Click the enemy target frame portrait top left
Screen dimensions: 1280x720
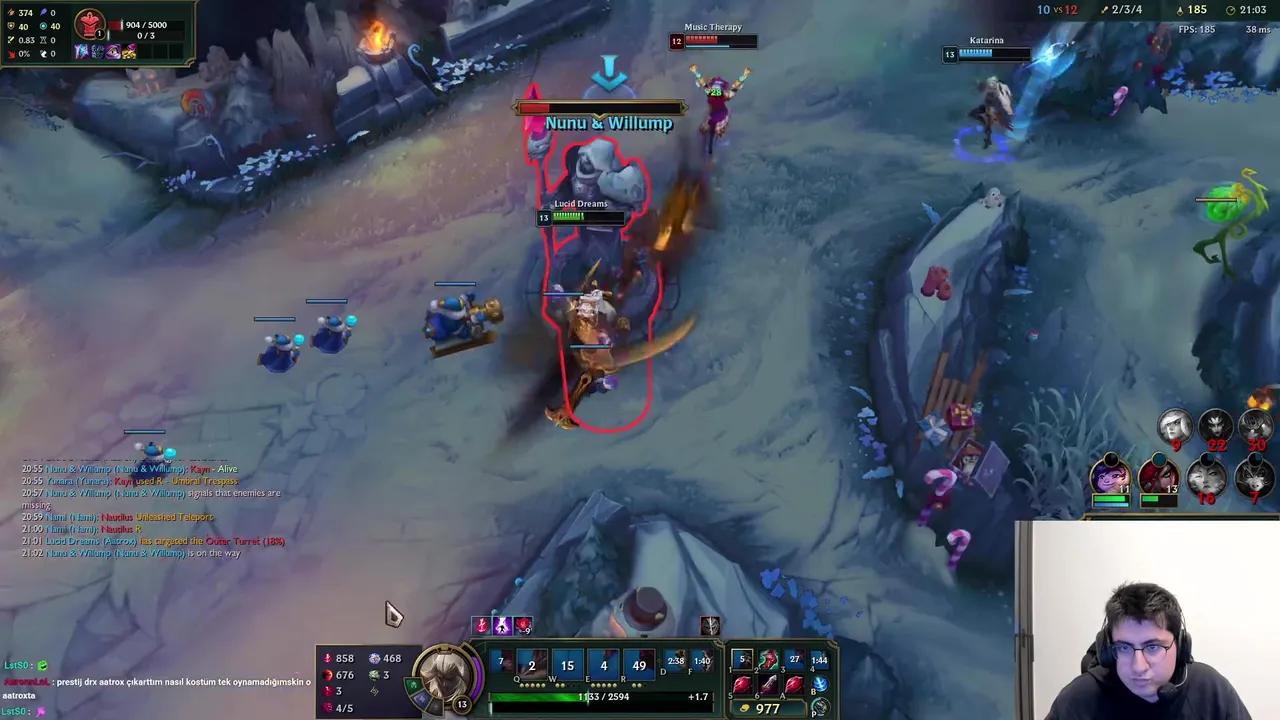point(88,22)
